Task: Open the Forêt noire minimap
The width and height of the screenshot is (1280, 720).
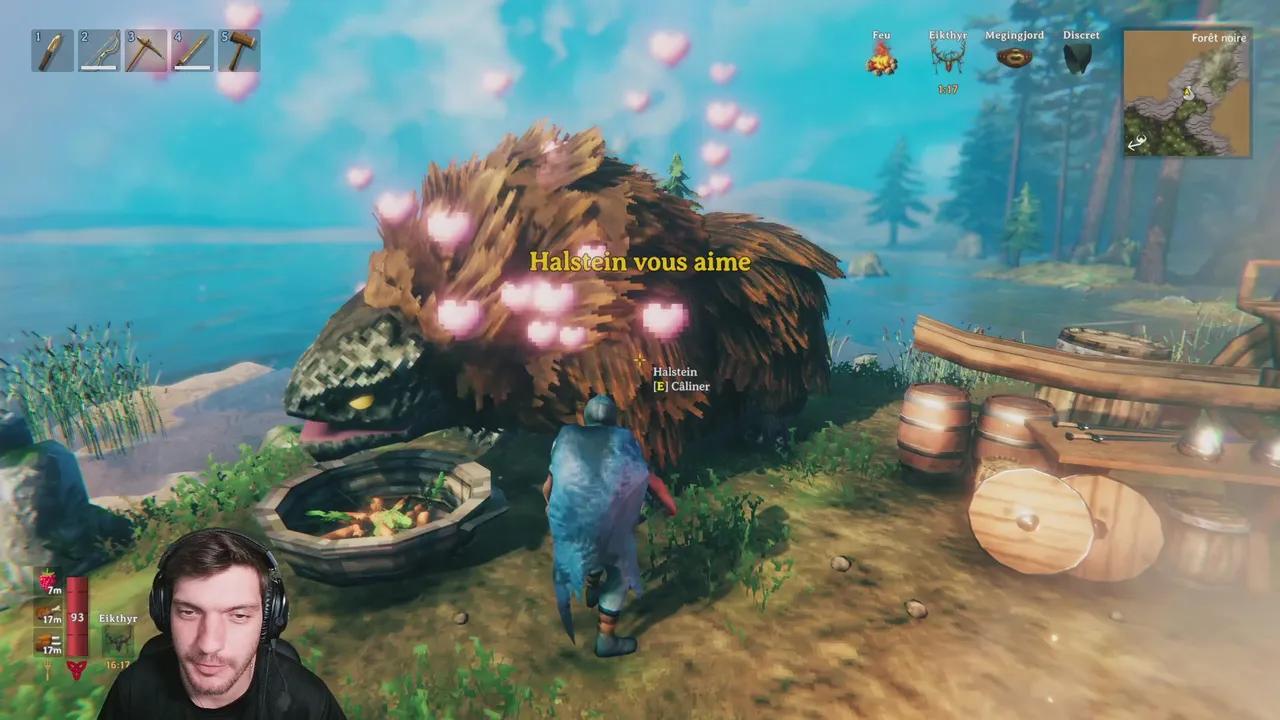Action: pos(1187,94)
